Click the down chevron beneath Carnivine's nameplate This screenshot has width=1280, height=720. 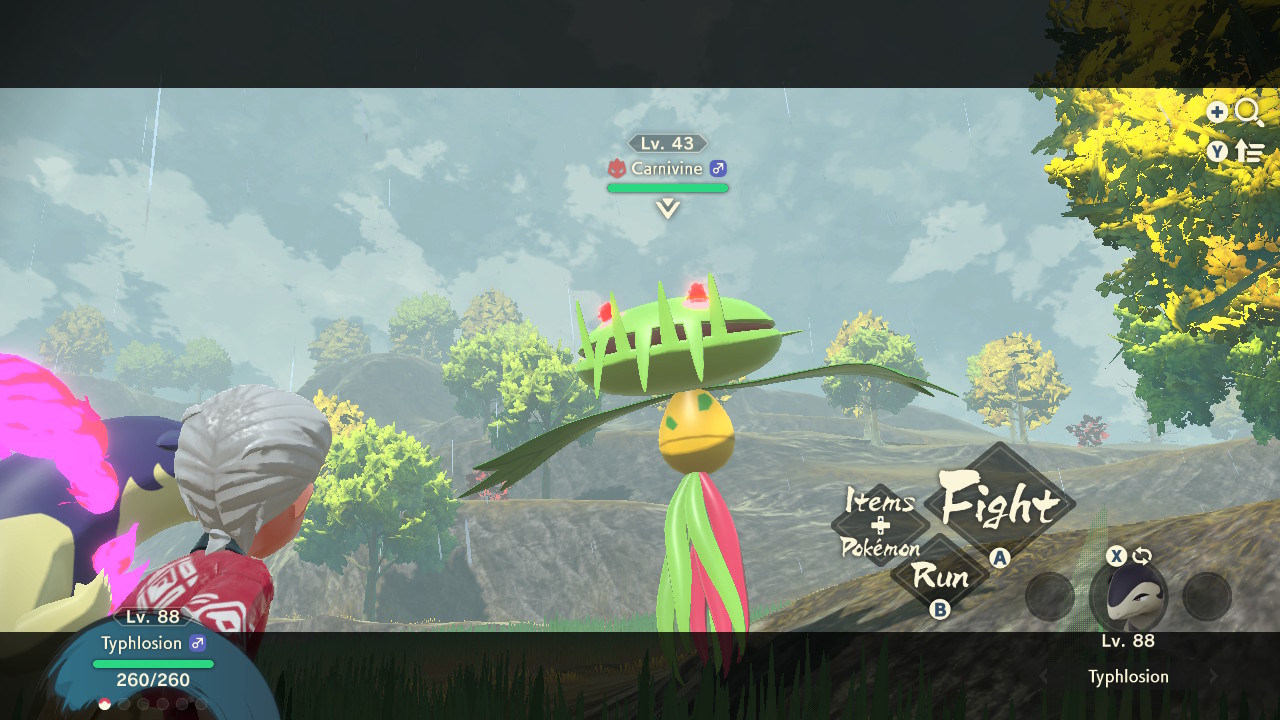[x=667, y=207]
